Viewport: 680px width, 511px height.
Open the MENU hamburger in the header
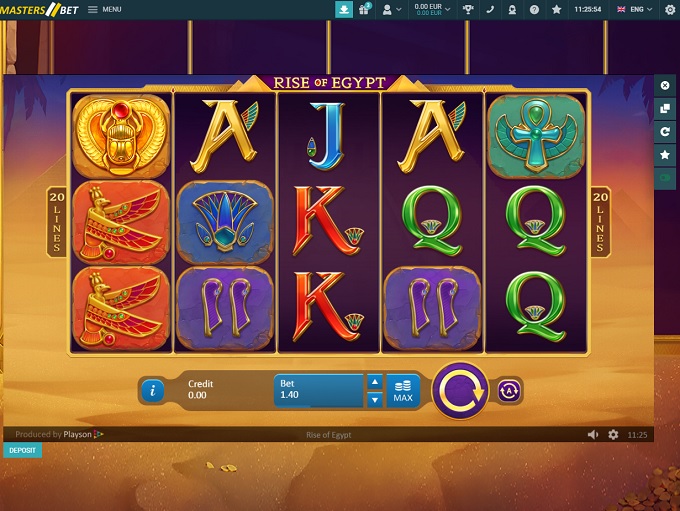click(x=104, y=9)
